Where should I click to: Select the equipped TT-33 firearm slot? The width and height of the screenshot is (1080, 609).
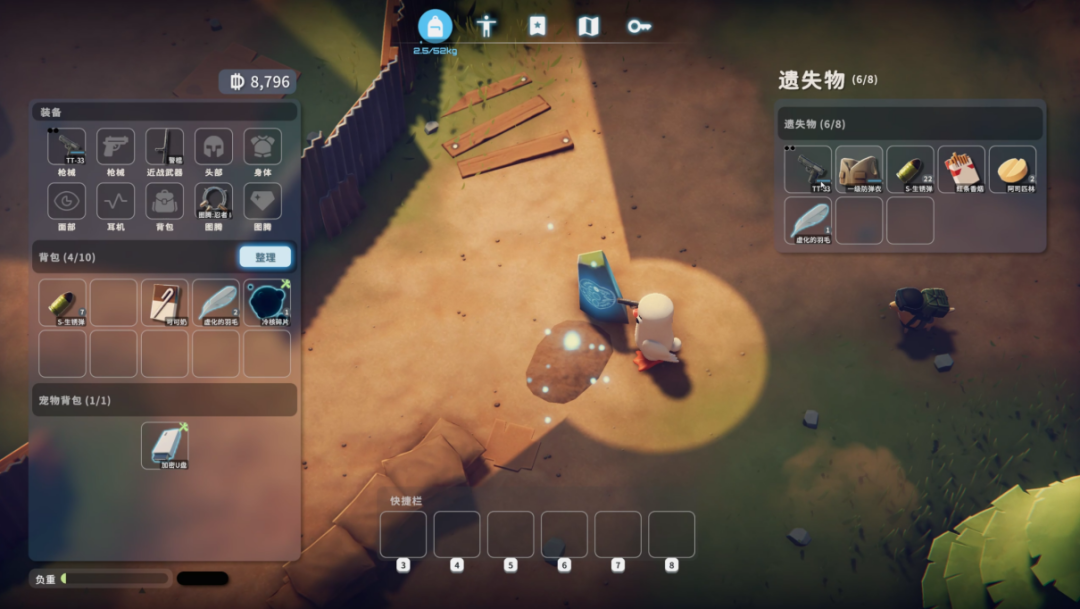[67, 147]
